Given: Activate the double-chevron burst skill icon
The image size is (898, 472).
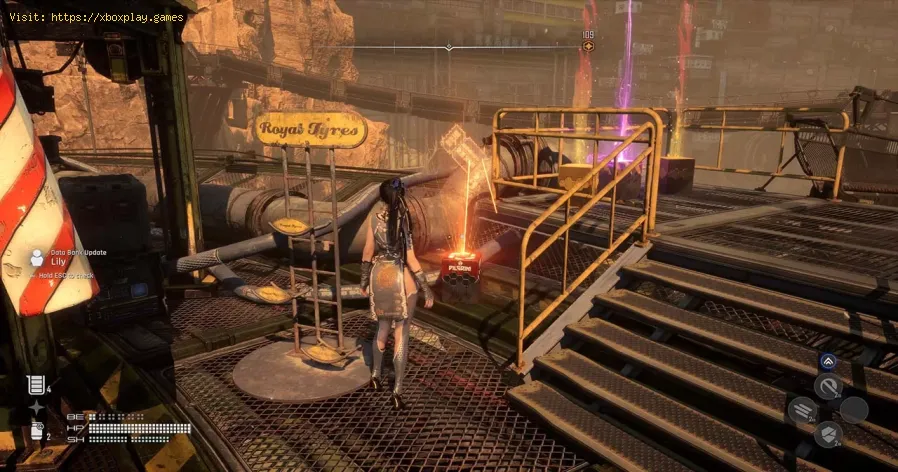Looking at the screenshot, I should tap(827, 363).
